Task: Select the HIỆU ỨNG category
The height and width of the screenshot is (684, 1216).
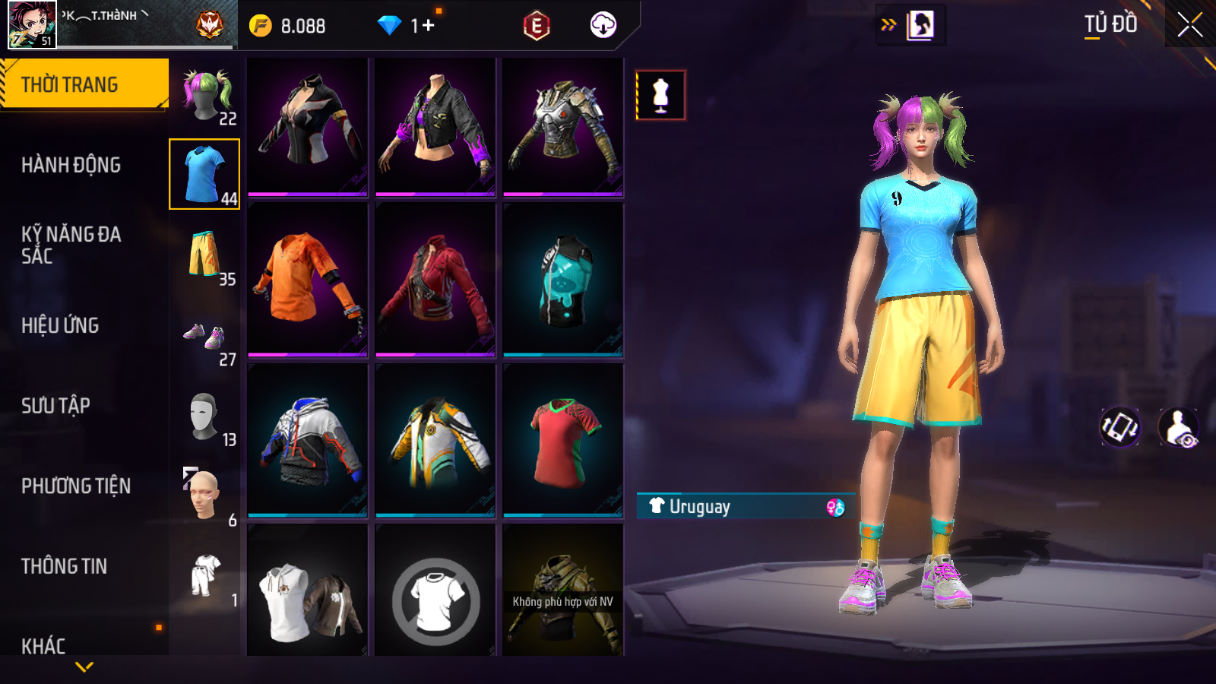Action: click(x=60, y=325)
